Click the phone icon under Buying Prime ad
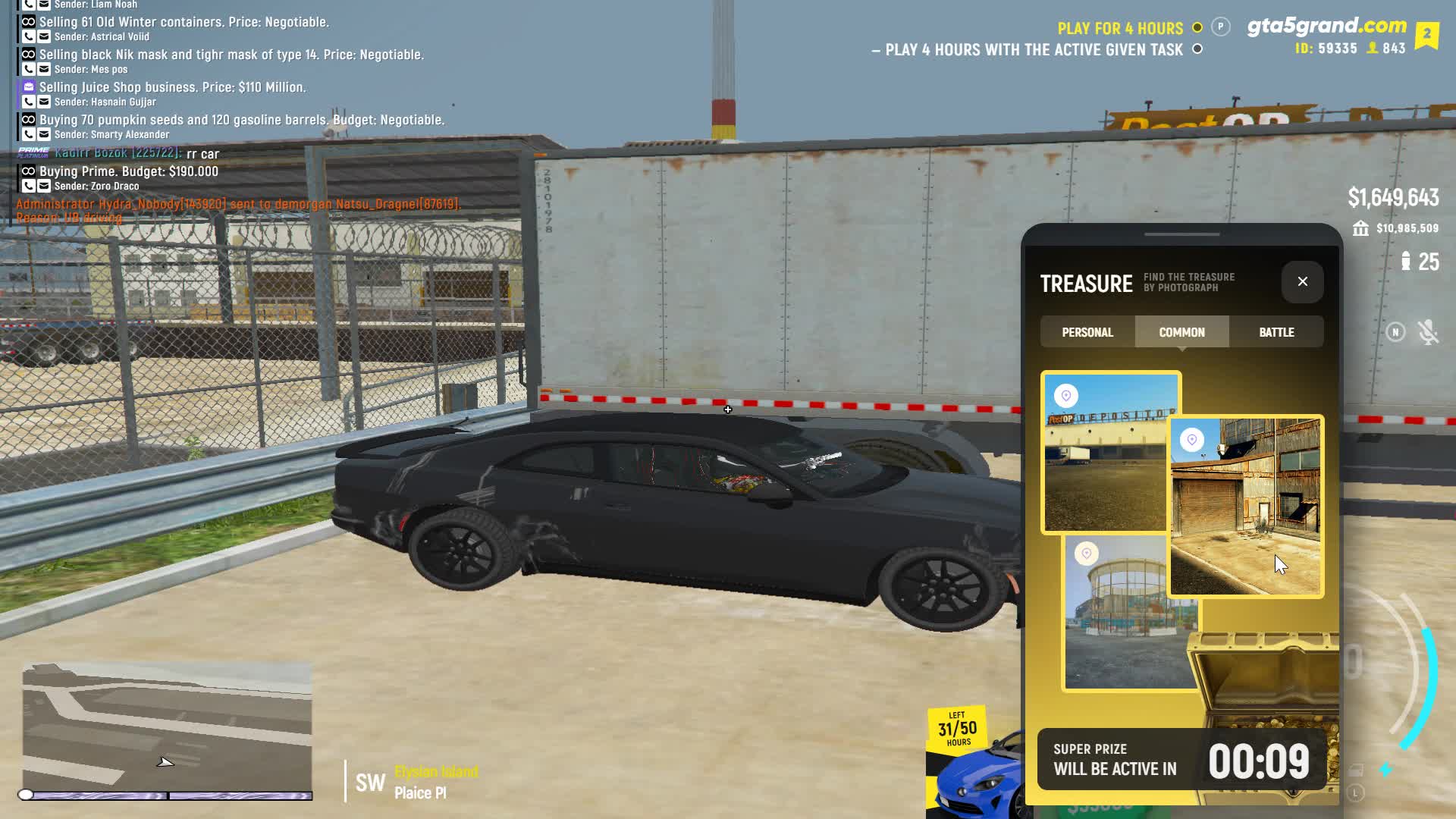 point(28,186)
